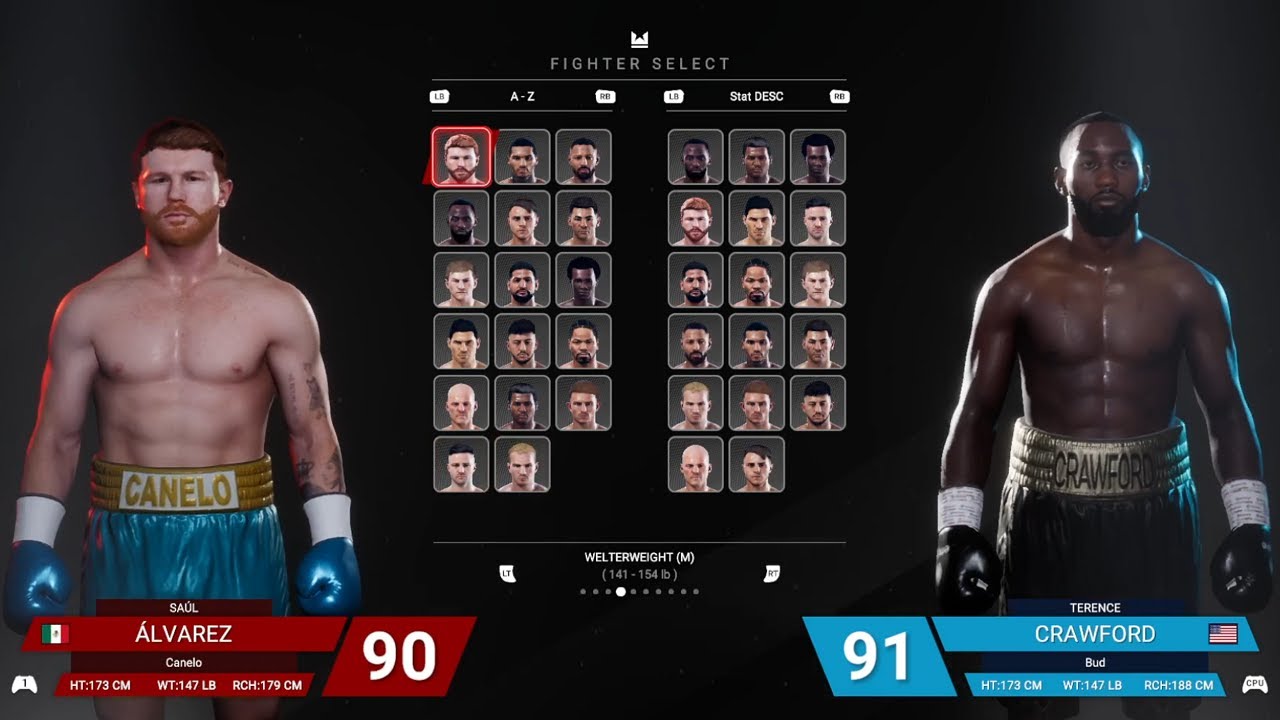Choose Terence Crawford's portrait in the Stat DESC grid

695,157
